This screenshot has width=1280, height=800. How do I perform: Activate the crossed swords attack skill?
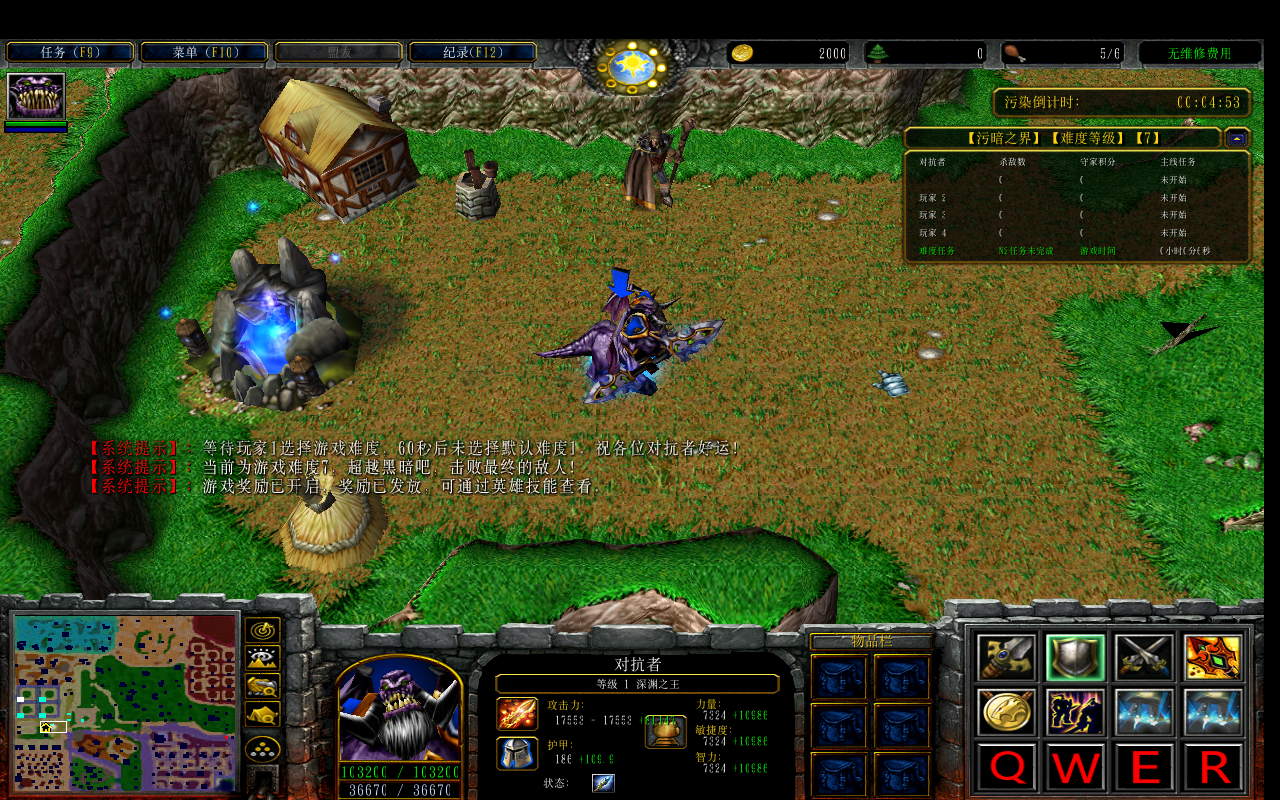pyautogui.click(x=1143, y=657)
